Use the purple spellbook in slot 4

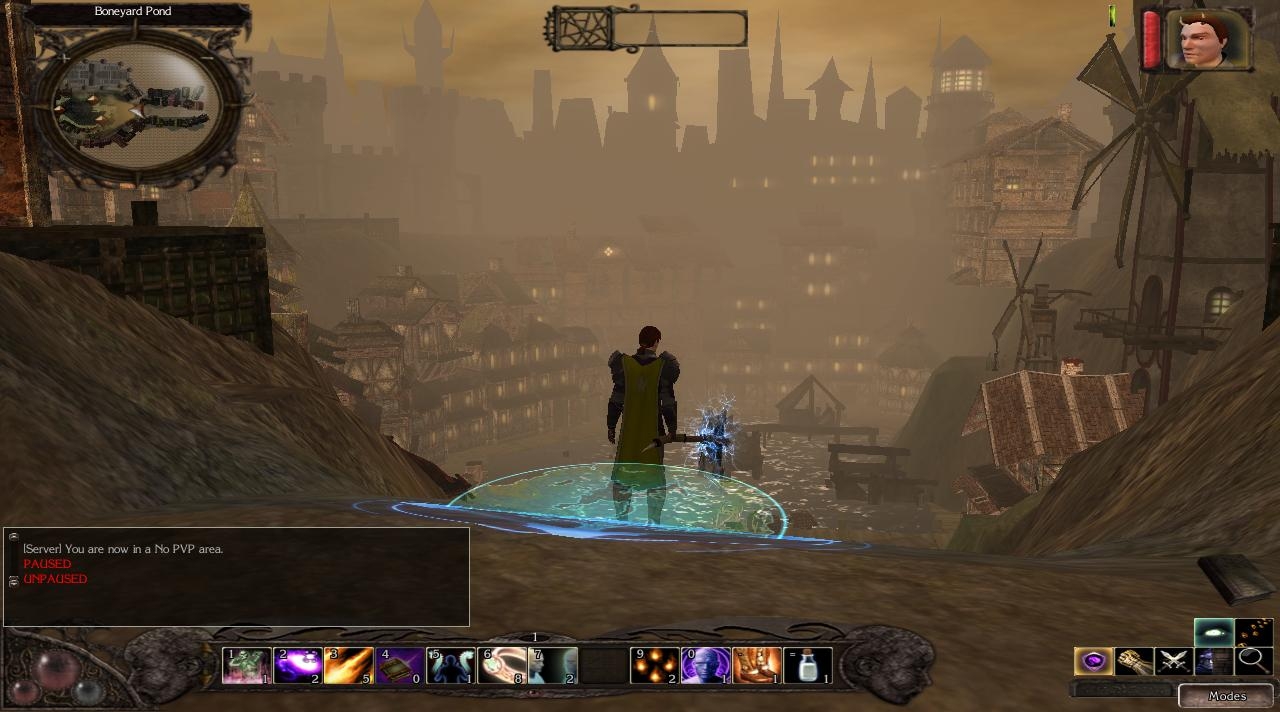[400, 666]
